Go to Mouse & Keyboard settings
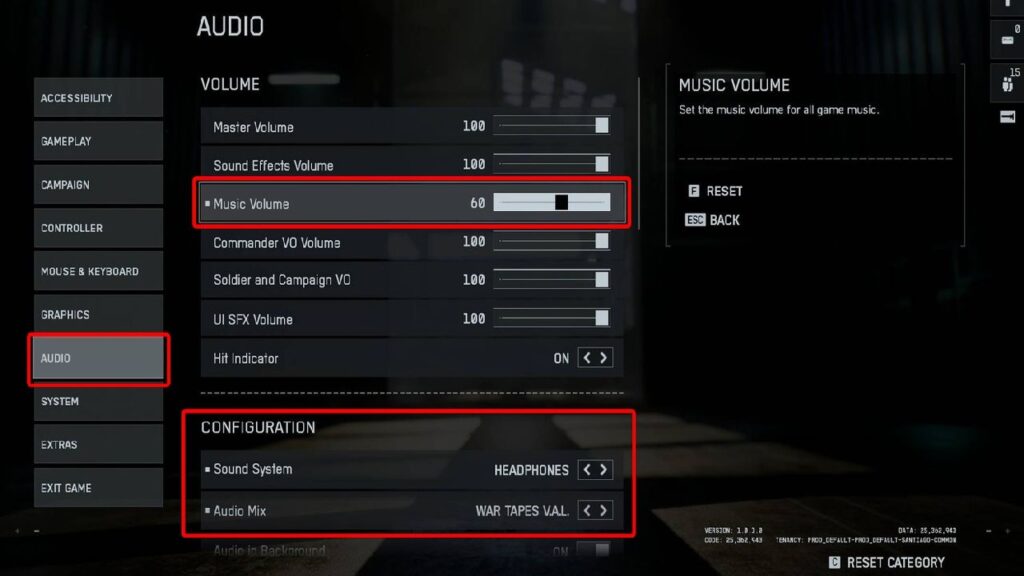 pyautogui.click(x=97, y=271)
